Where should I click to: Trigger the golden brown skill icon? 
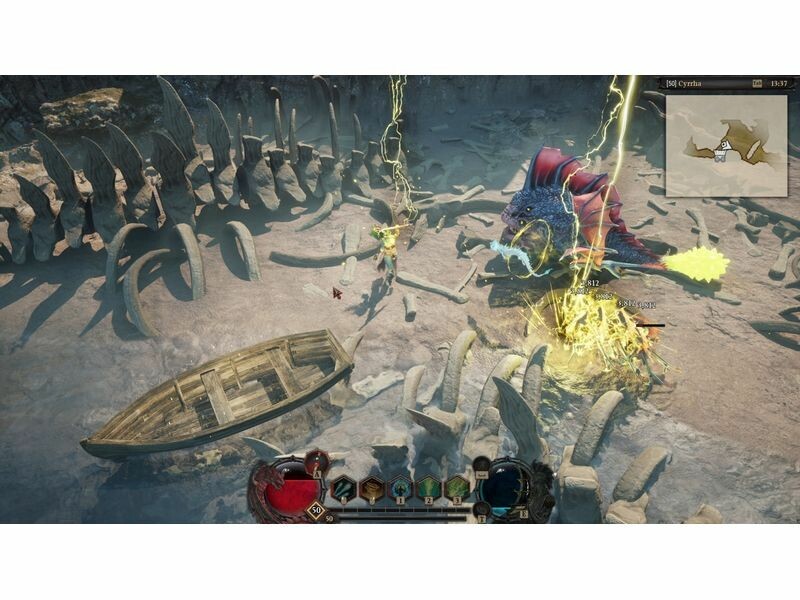pos(372,488)
